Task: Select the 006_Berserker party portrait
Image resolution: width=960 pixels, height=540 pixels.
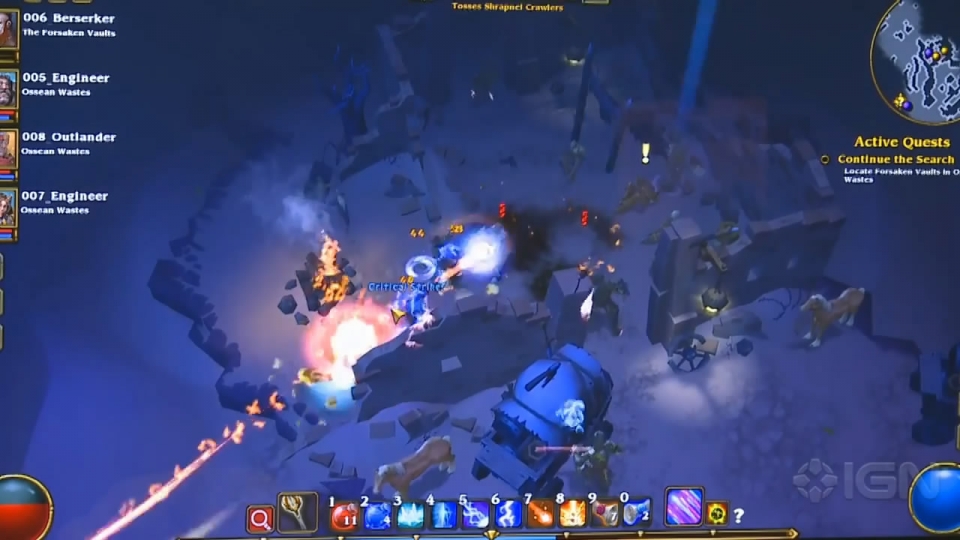Action: pyautogui.click(x=8, y=29)
